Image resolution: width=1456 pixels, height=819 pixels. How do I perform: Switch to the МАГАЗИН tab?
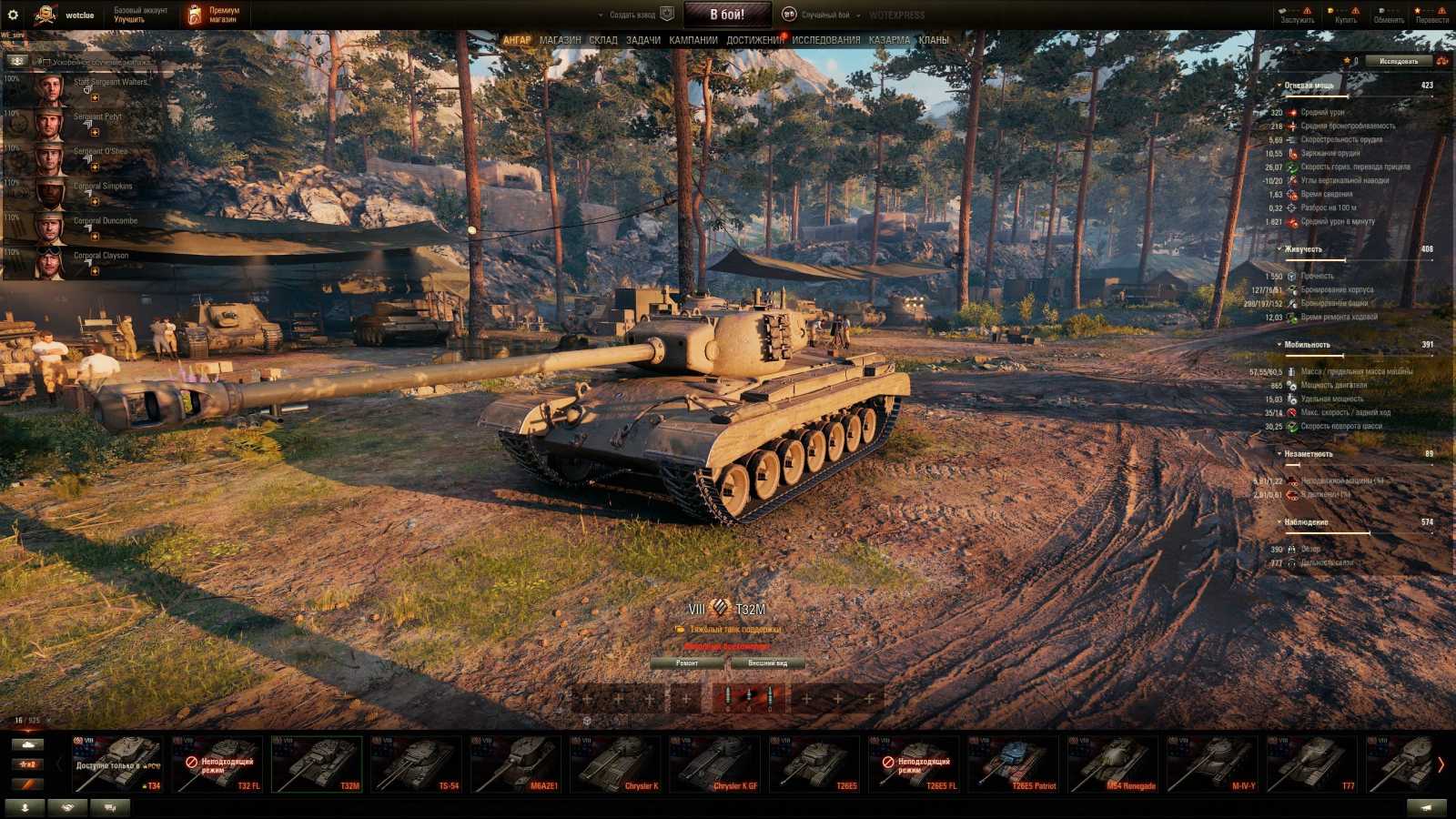[x=559, y=39]
